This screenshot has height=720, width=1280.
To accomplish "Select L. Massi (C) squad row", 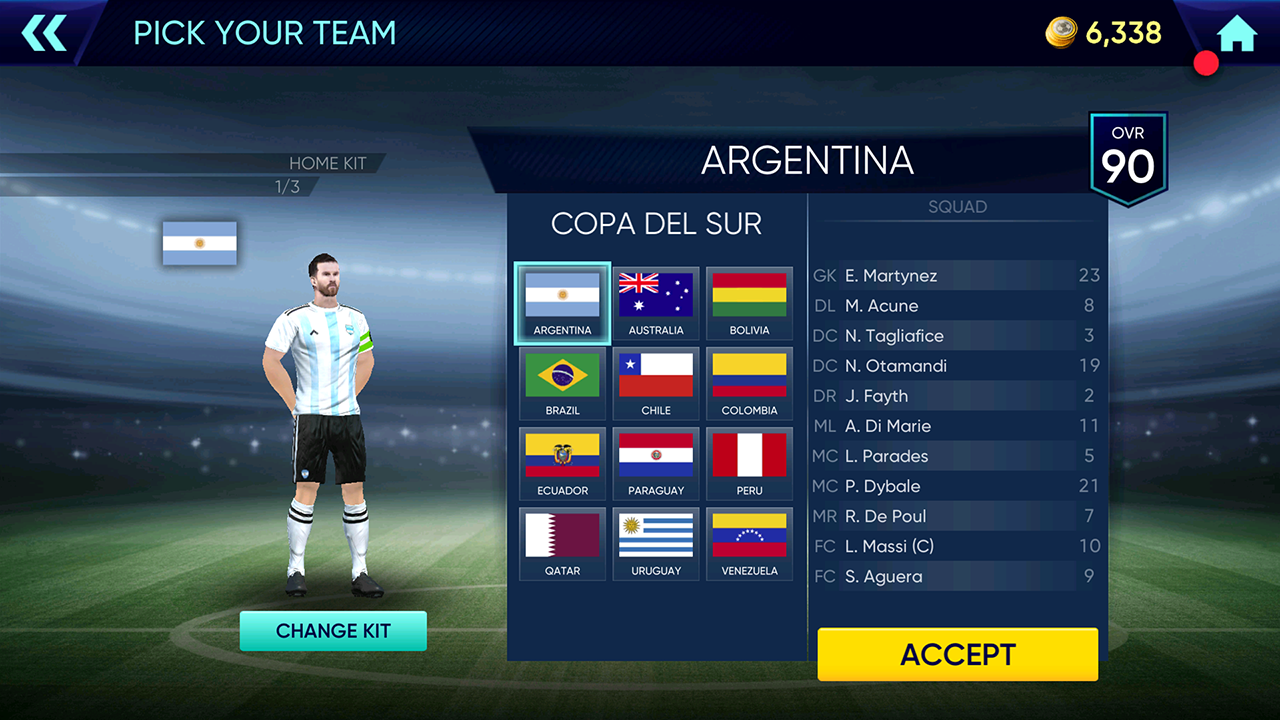I will [x=956, y=546].
